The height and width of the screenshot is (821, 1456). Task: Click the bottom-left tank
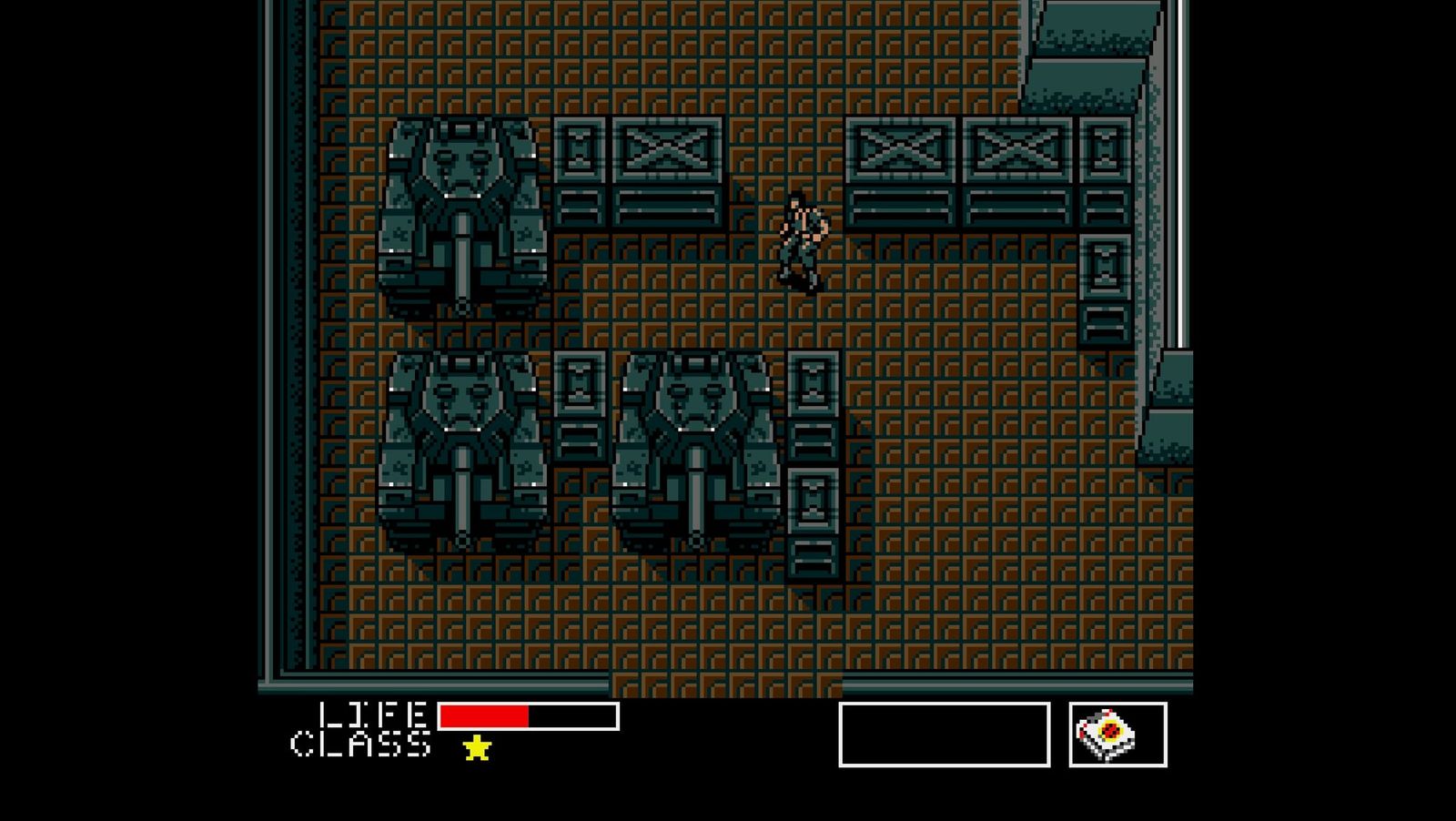[x=460, y=446]
